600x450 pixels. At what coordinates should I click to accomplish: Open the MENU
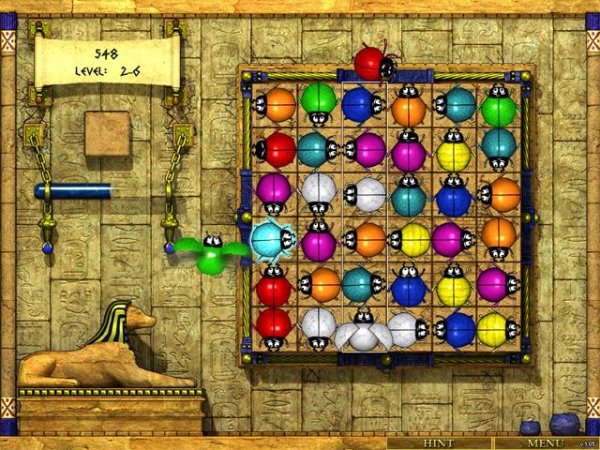545,442
